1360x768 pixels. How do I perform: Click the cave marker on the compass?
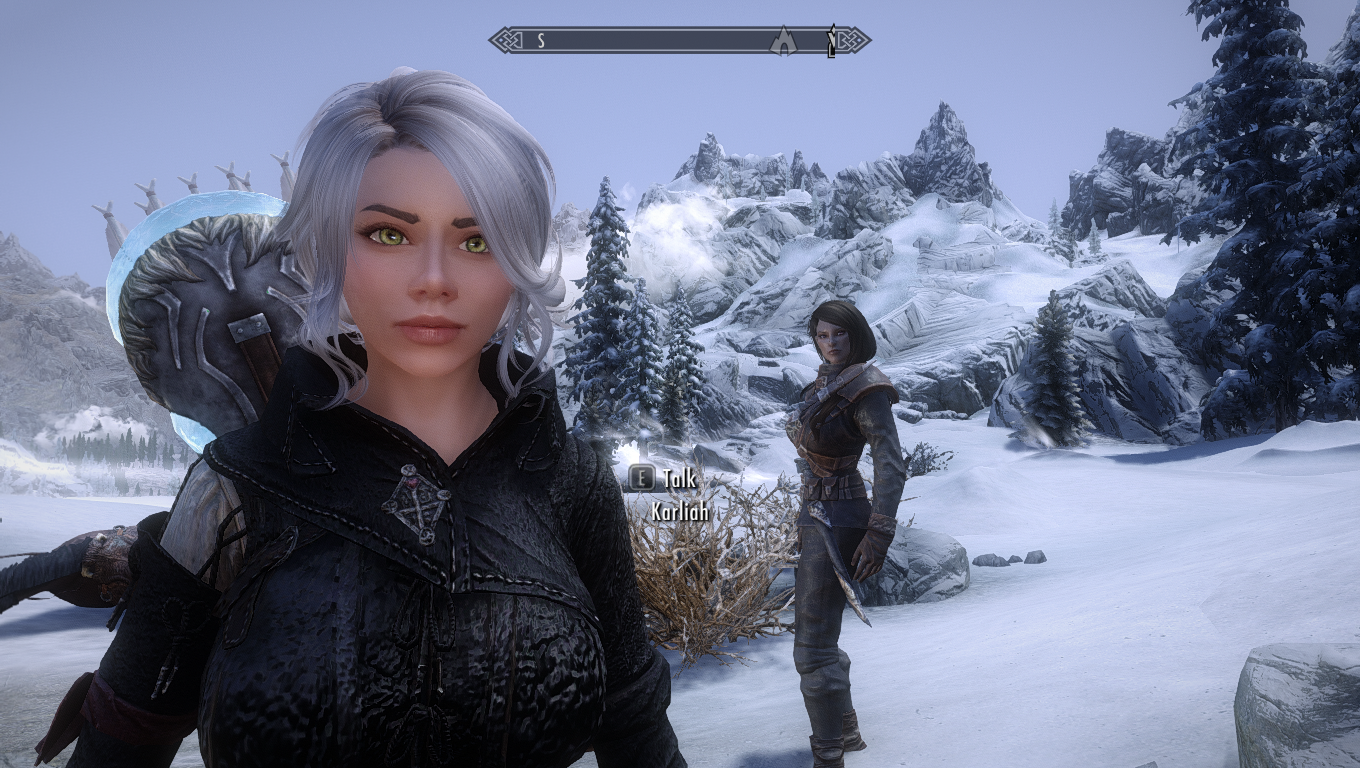coord(784,41)
